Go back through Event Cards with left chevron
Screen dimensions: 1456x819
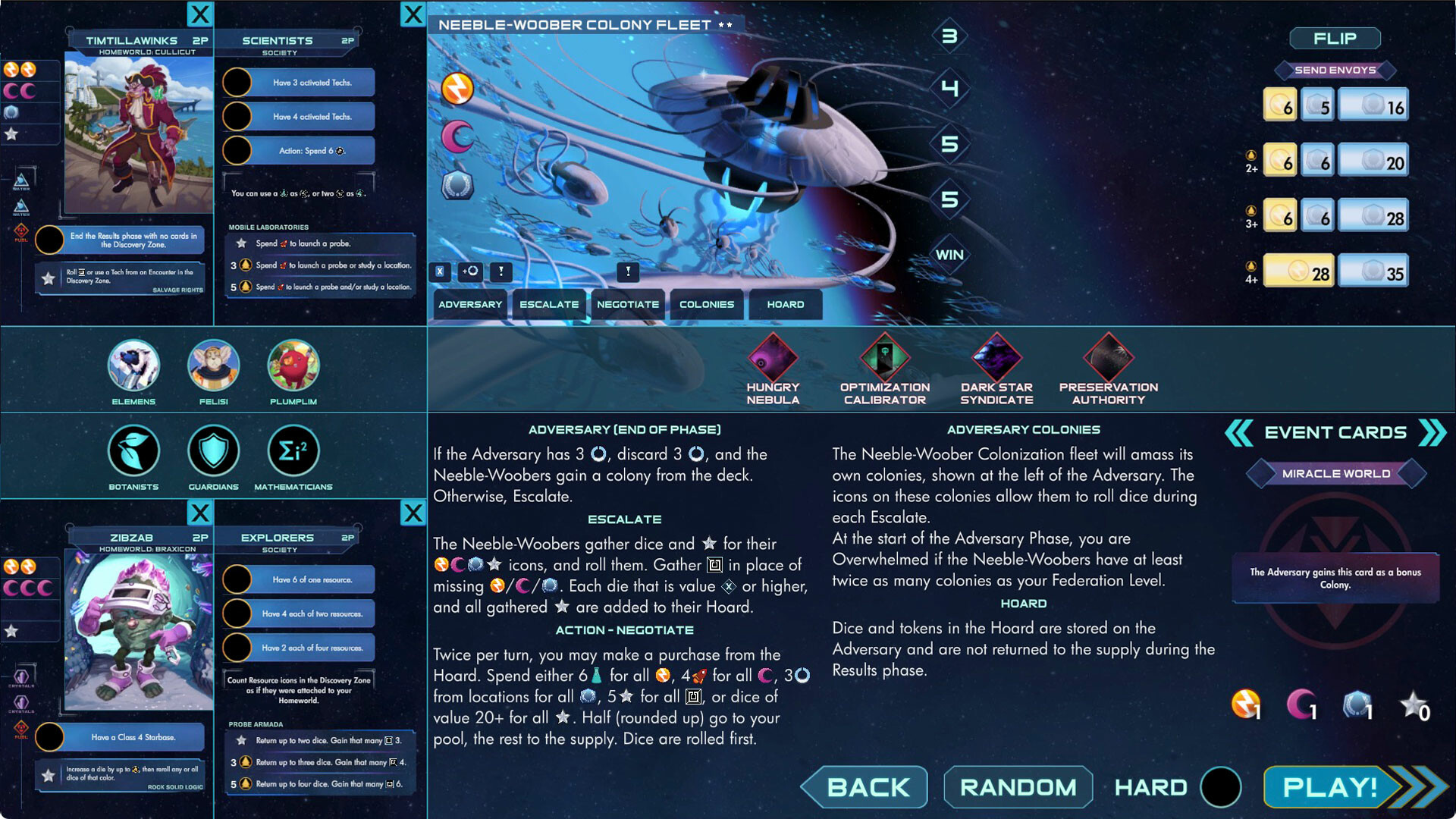(x=1238, y=432)
